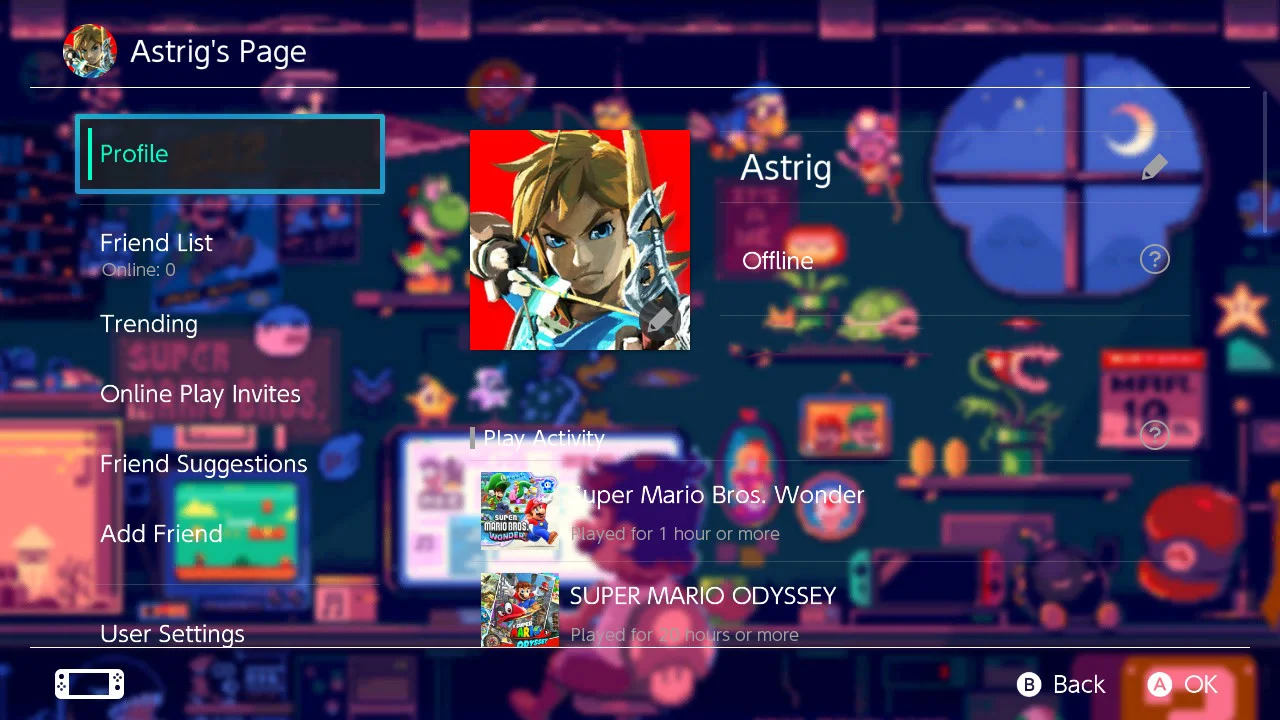Select the SUPER MARIO ODYSSEY activity row
The width and height of the screenshot is (1280, 720).
[702, 610]
